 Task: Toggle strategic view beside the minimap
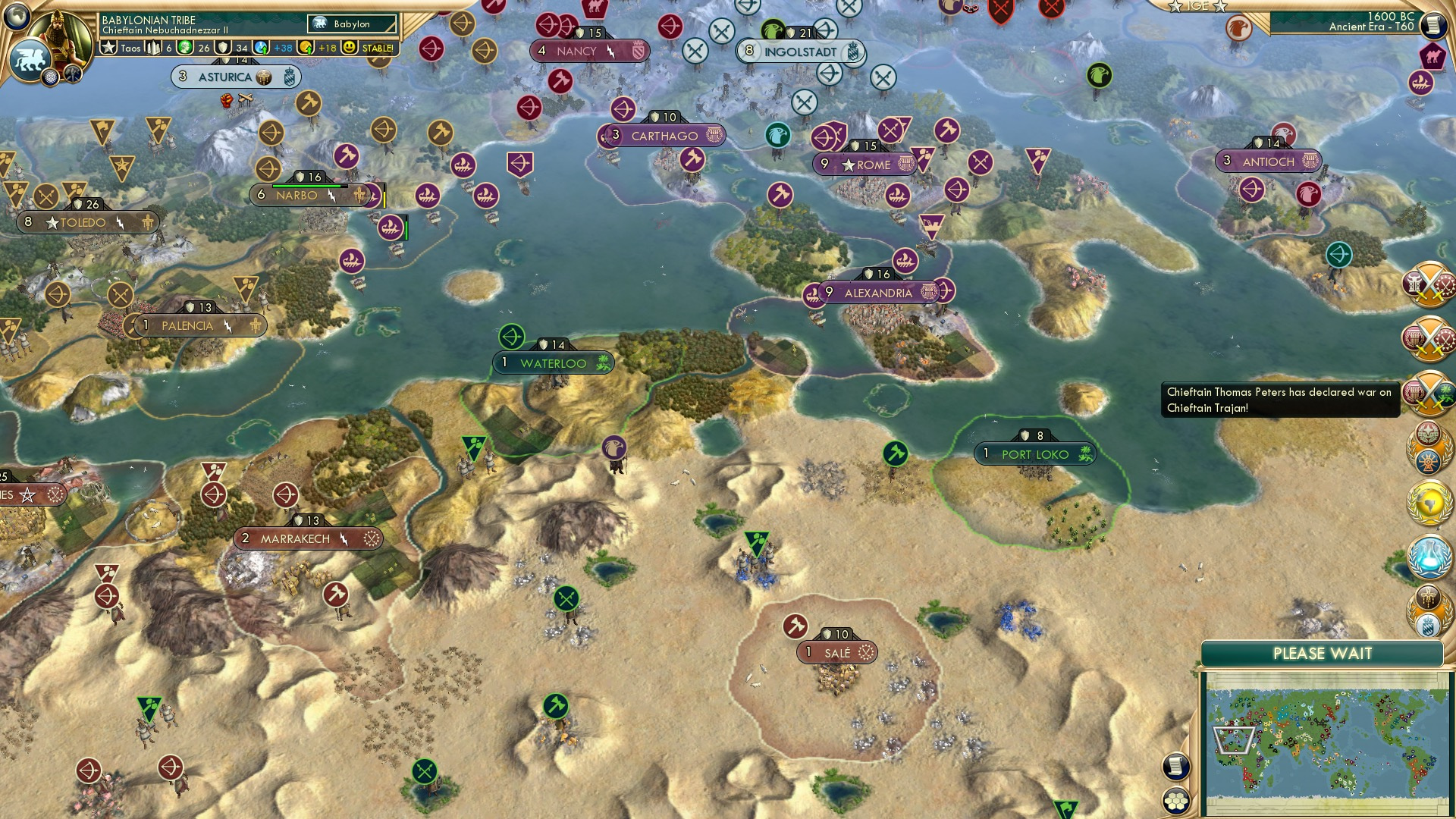pyautogui.click(x=1175, y=767)
